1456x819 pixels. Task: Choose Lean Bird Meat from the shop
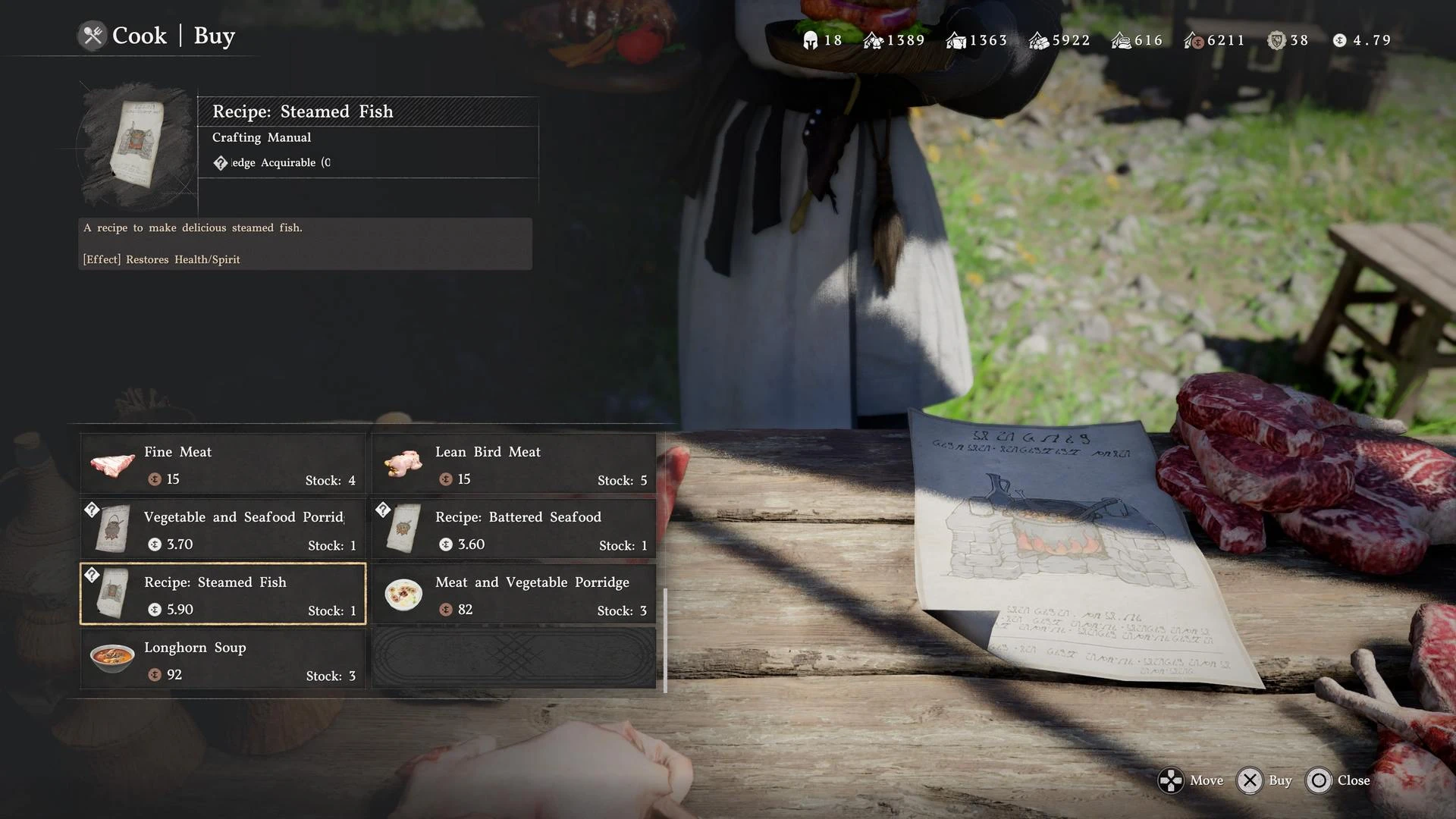point(514,464)
